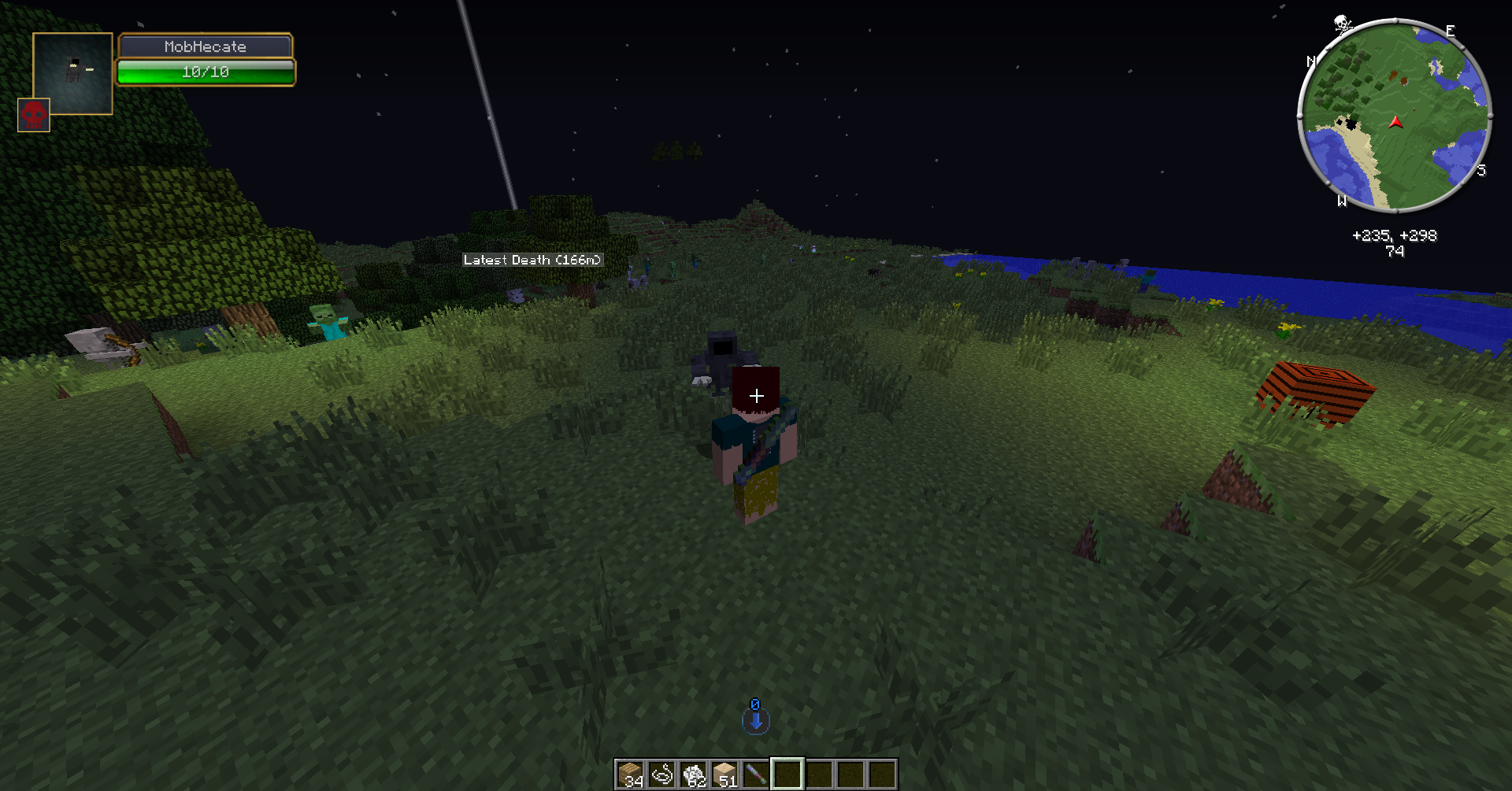Click the red skull icon below portrait
This screenshot has width=1512, height=791.
tap(34, 115)
